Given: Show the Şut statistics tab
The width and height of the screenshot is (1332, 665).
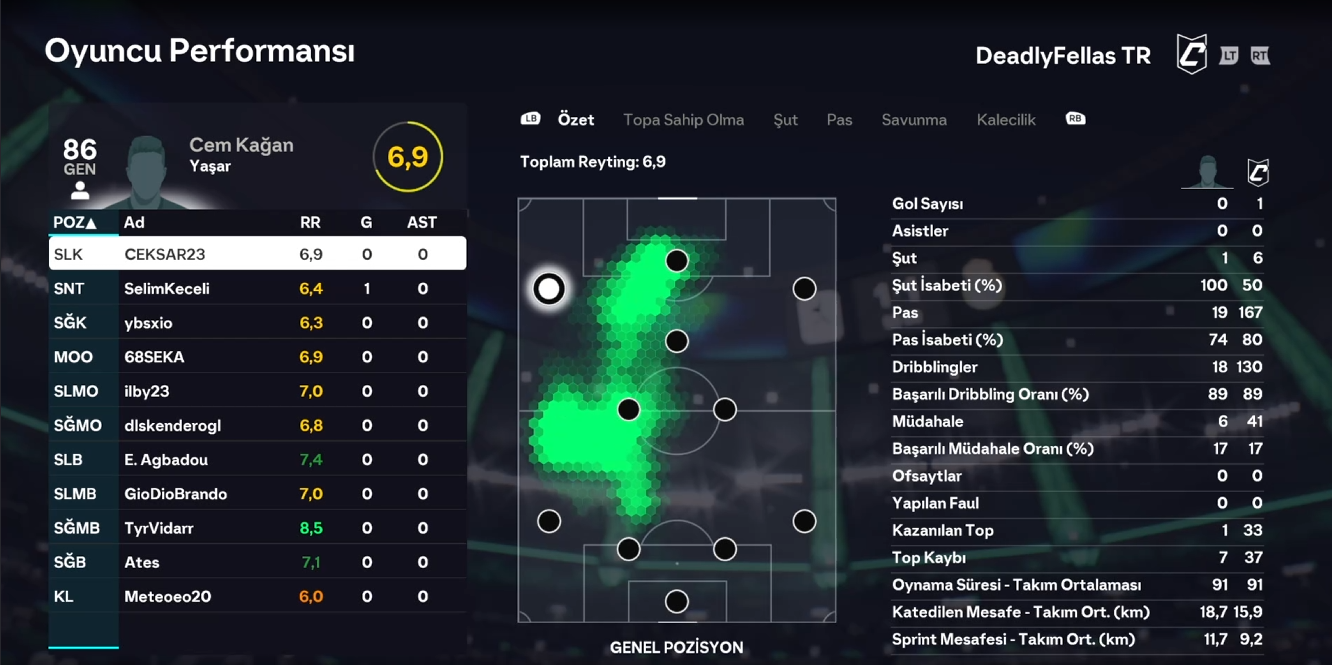Looking at the screenshot, I should coord(785,120).
